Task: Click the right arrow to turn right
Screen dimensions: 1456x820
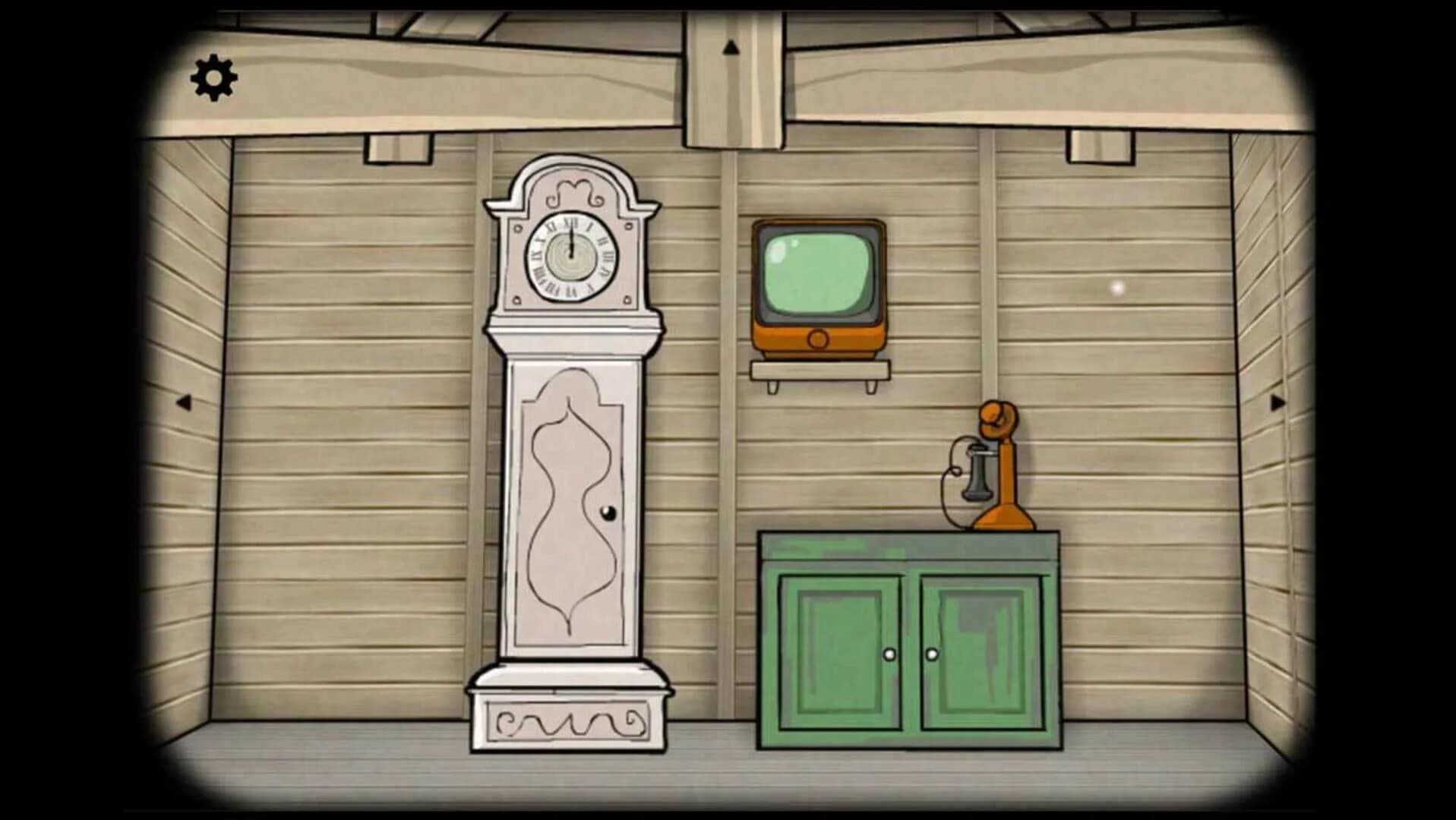Action: (x=1278, y=403)
